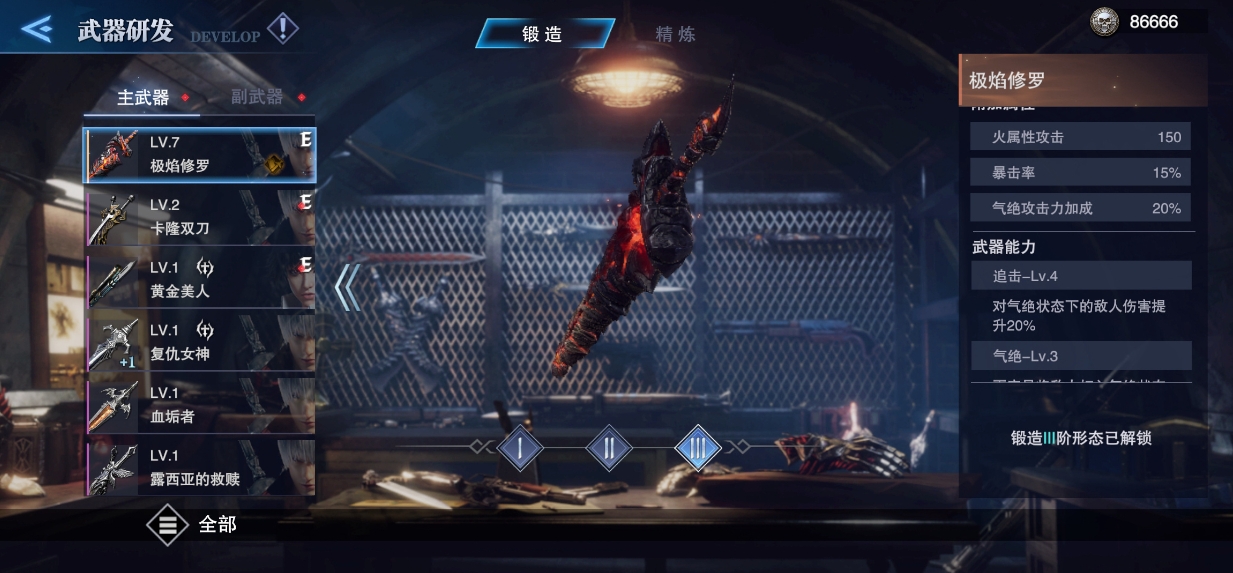Choose the 极焰修罗 weapon row
This screenshot has height=573, width=1233.
click(199, 155)
